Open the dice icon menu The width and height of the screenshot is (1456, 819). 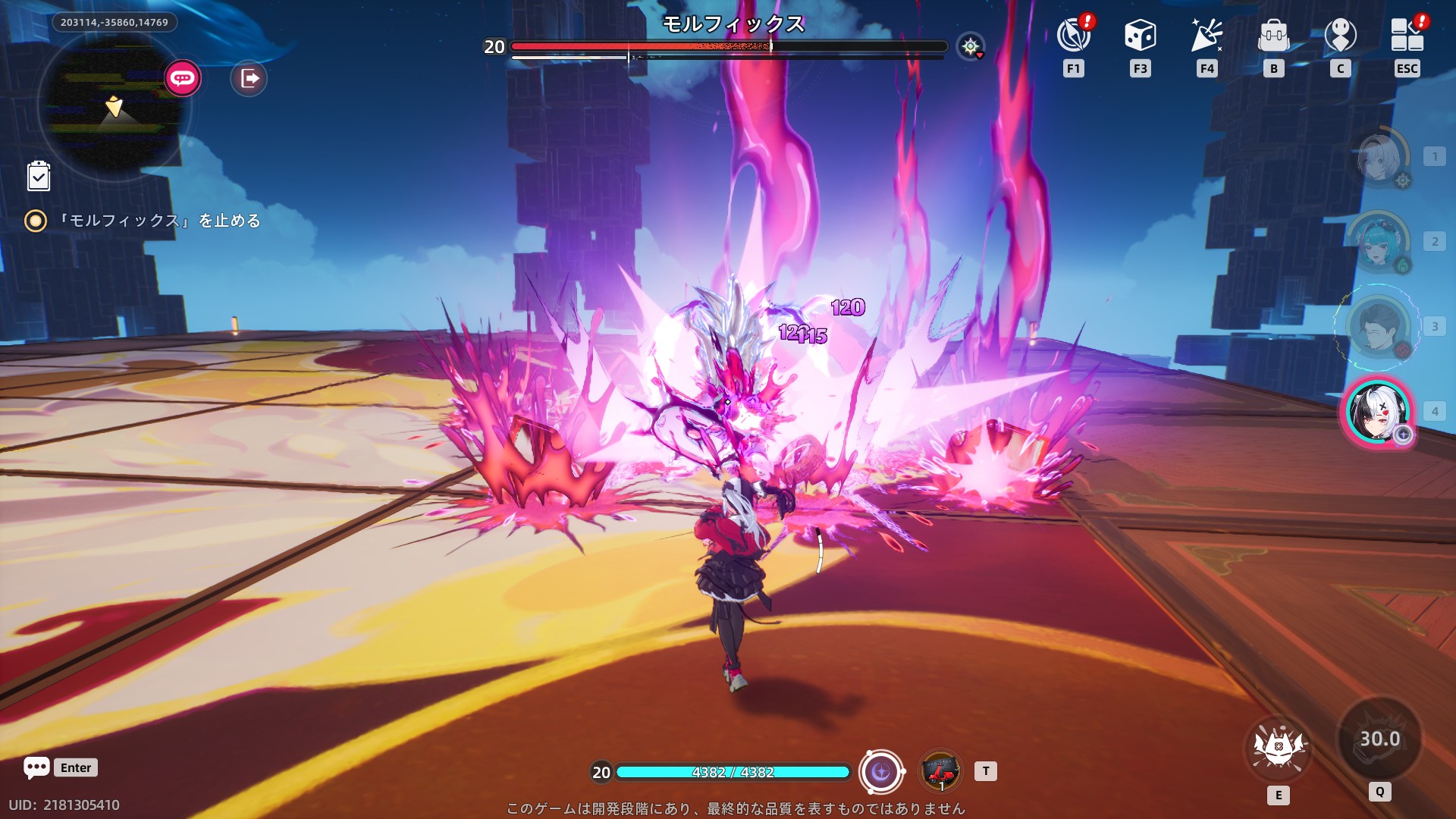1140,36
